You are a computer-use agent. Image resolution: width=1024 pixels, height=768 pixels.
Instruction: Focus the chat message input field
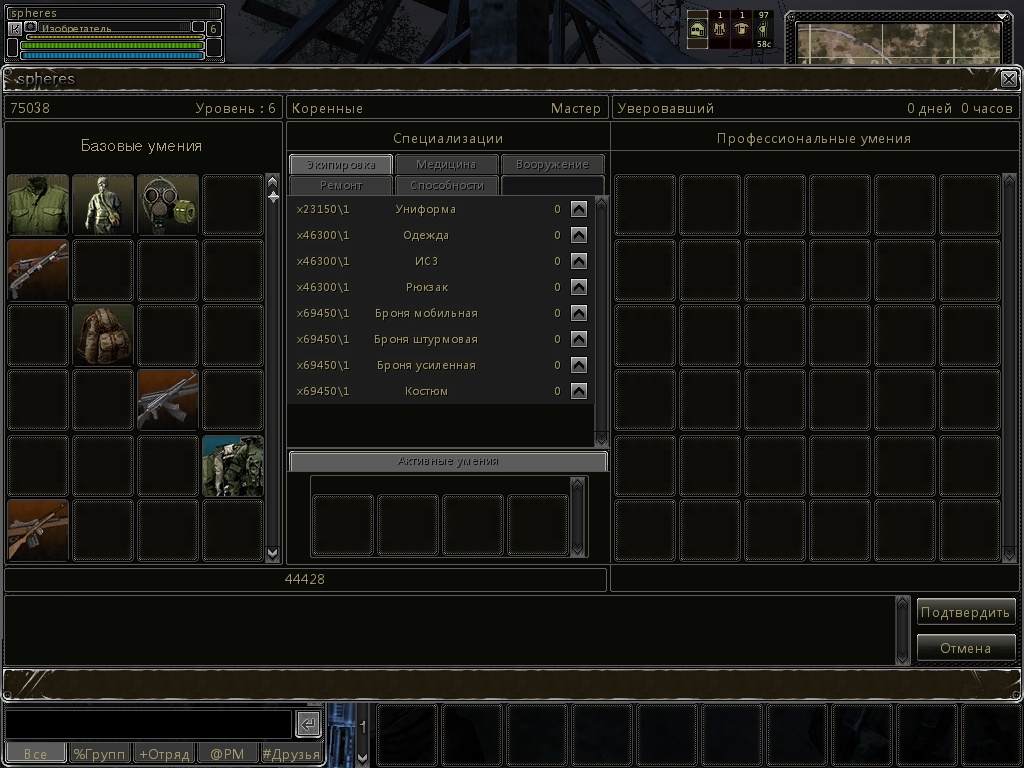(150, 724)
